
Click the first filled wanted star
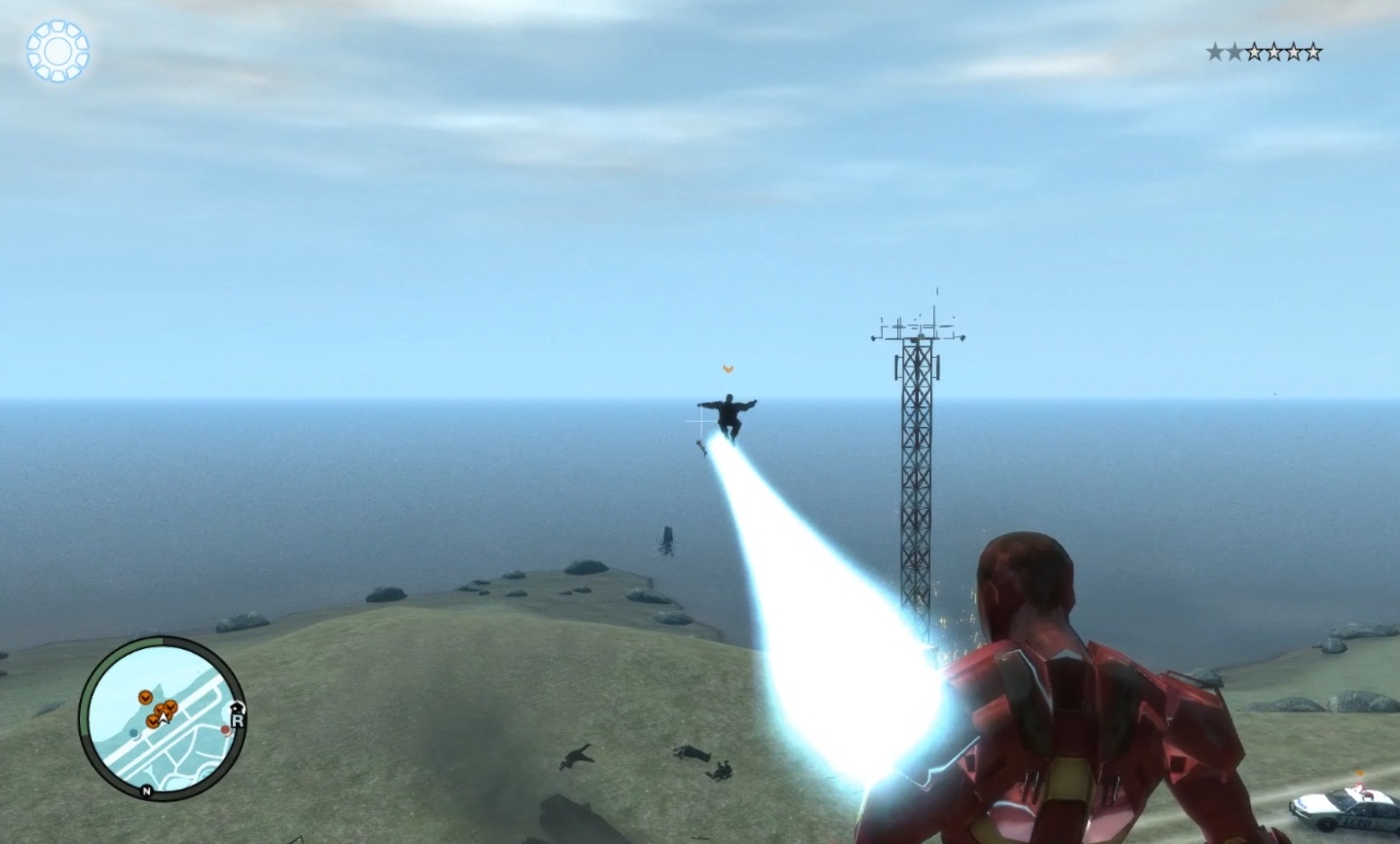click(x=1216, y=50)
